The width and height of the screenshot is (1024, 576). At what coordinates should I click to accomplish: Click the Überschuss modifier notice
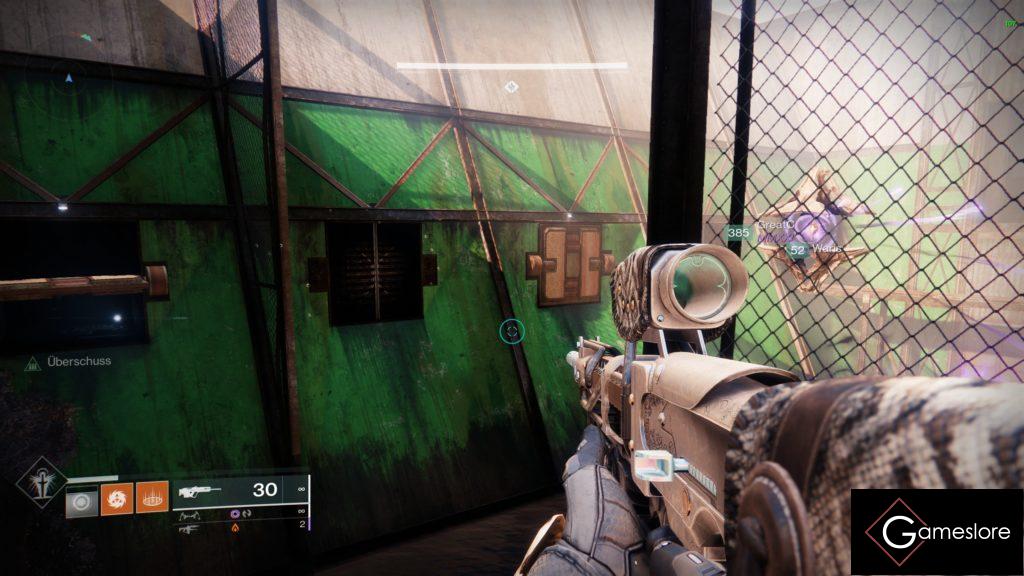tap(68, 362)
